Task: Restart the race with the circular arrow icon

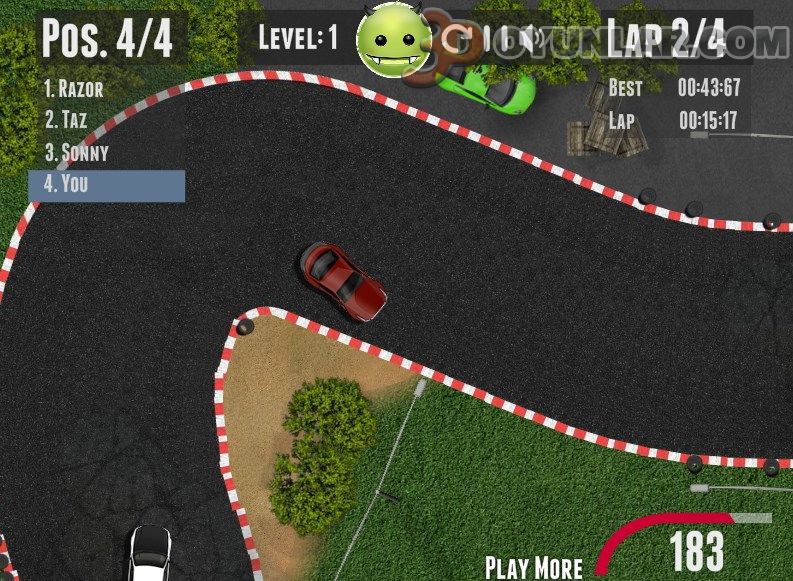Action: click(459, 40)
